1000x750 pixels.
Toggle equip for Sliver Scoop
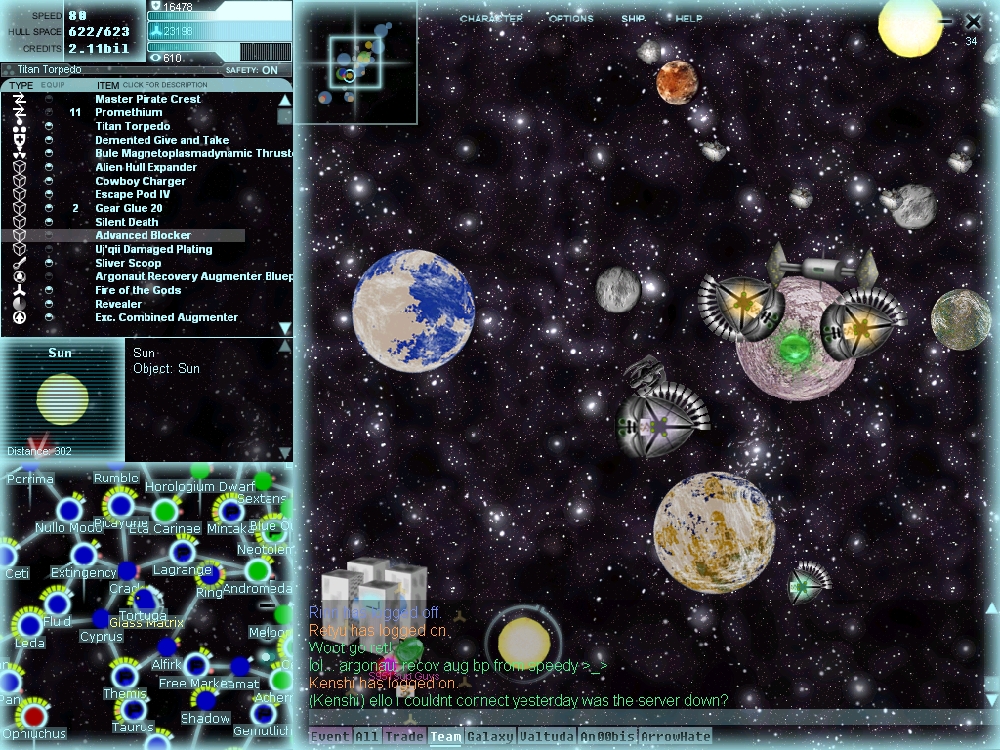coord(49,263)
